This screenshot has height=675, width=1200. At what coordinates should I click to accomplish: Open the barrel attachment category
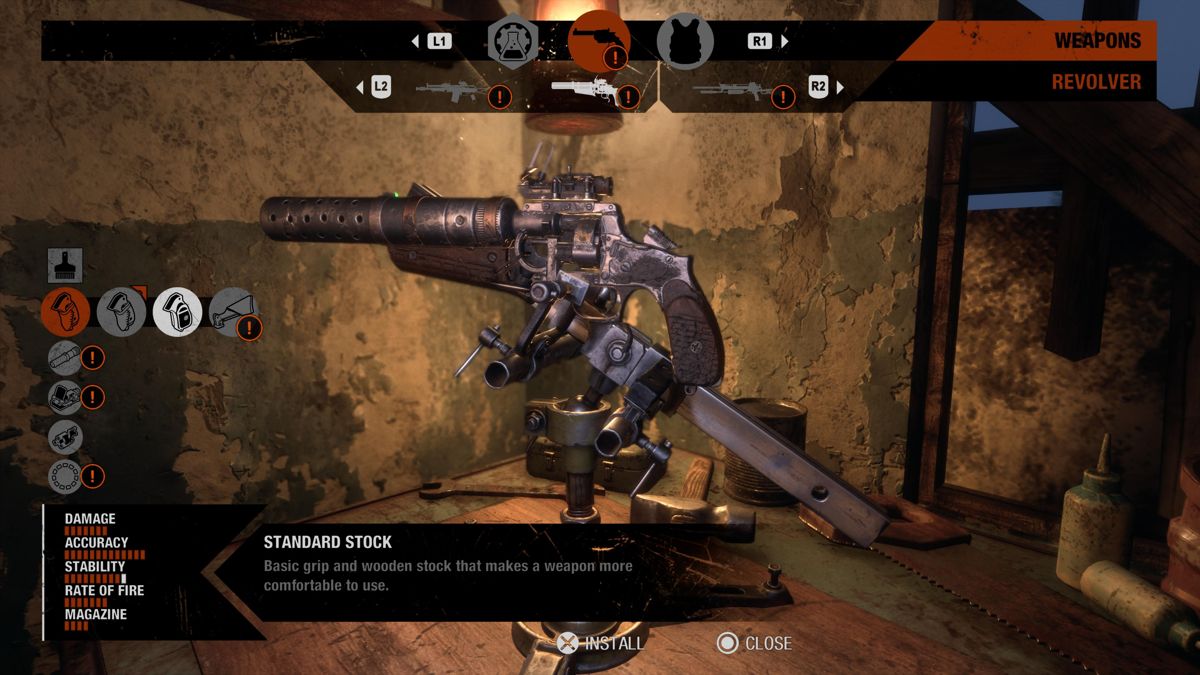pos(65,356)
